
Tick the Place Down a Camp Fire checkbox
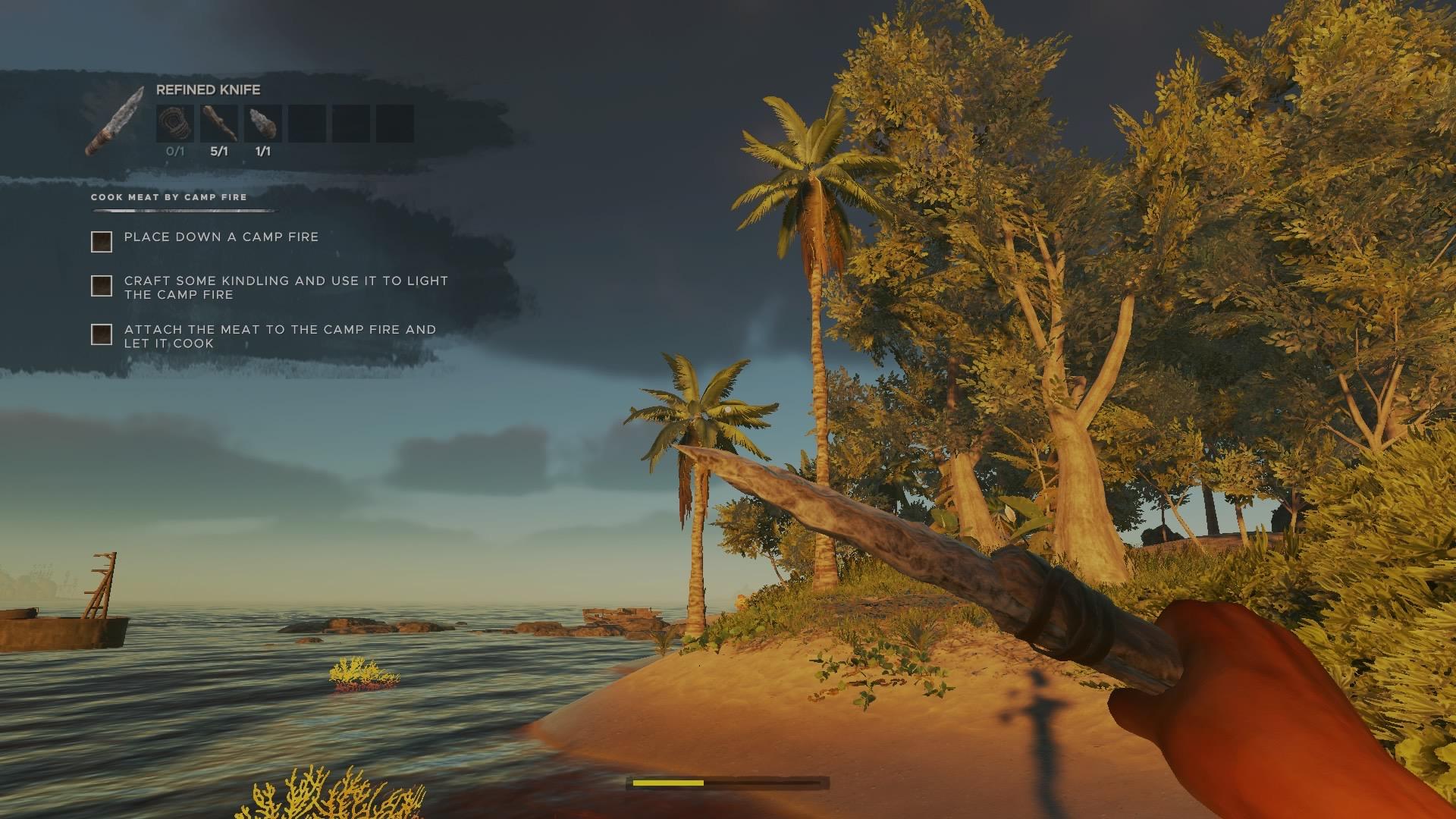coord(102,242)
